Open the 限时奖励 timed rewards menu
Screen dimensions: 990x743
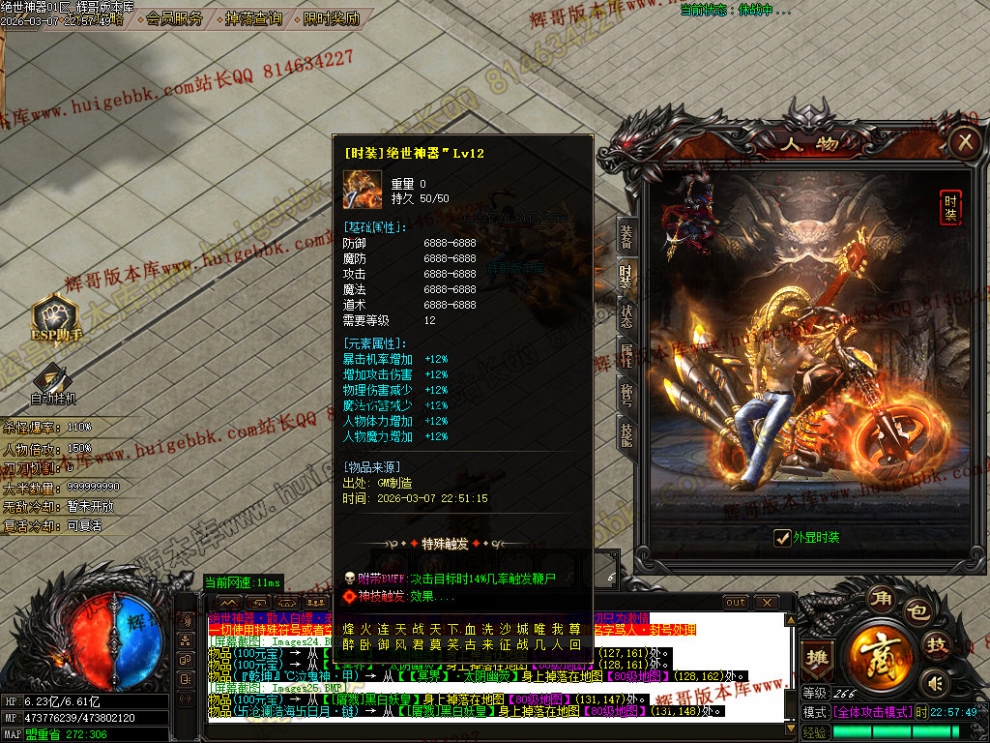coord(331,18)
